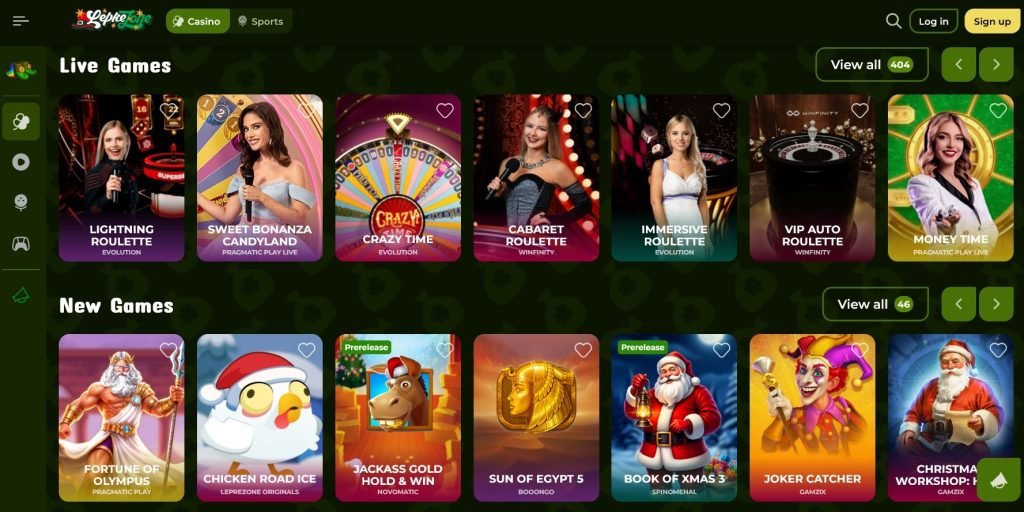Choose the Crazy Time game
Image resolution: width=1024 pixels, height=512 pixels.
(398, 178)
